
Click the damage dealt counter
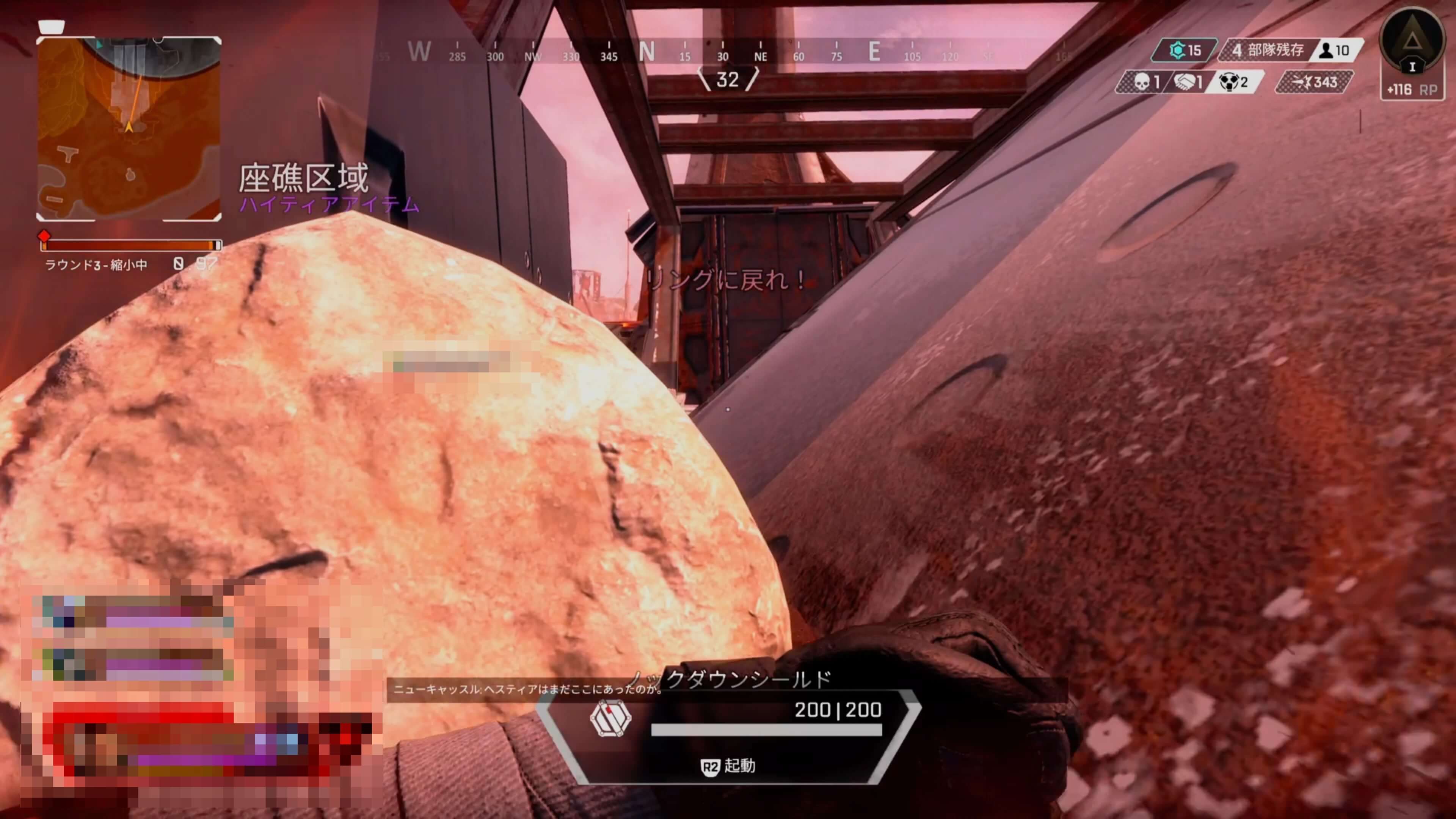point(1315,83)
